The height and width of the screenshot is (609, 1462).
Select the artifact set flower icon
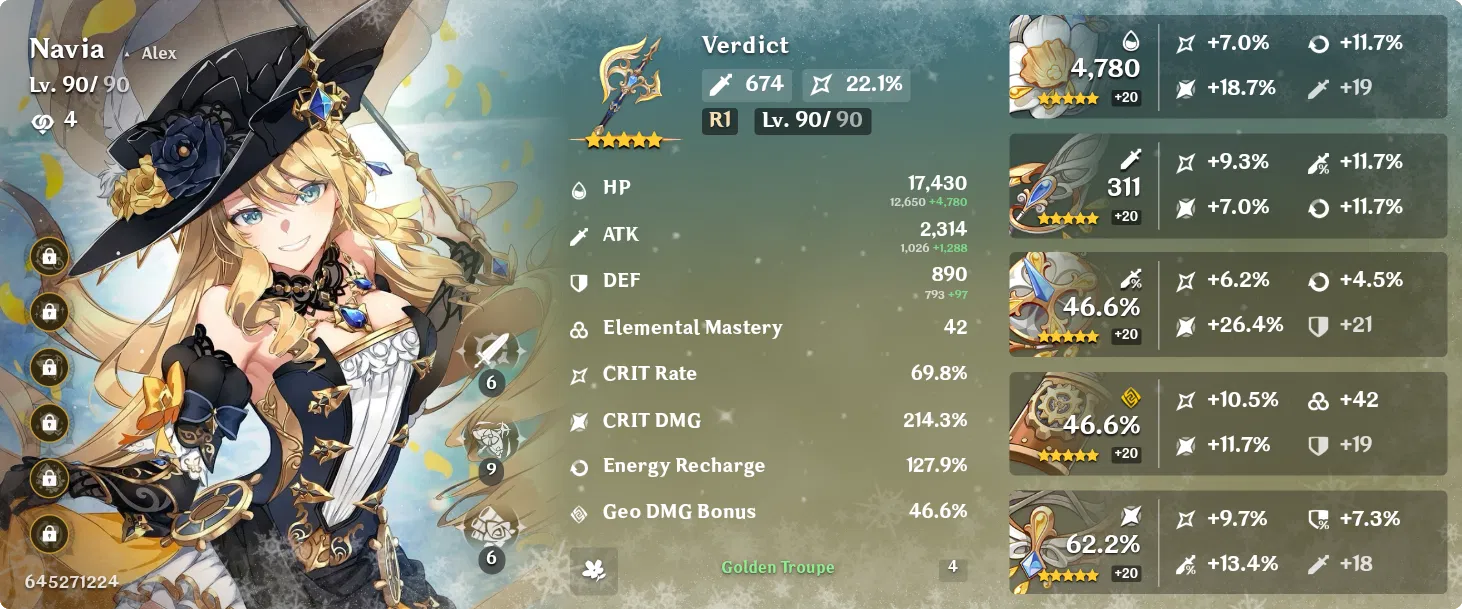594,569
